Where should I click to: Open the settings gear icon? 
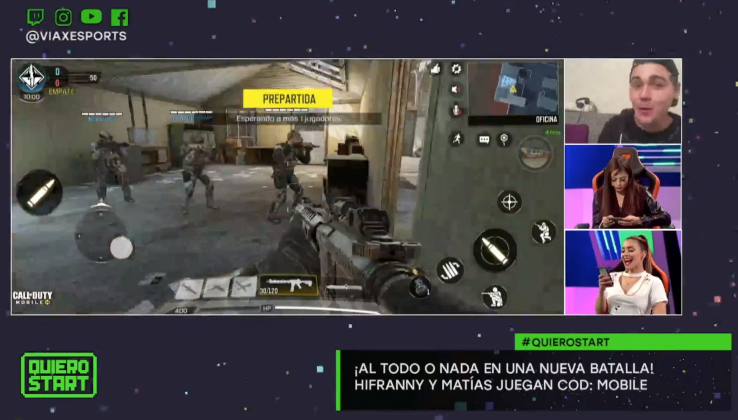pyautogui.click(x=456, y=69)
